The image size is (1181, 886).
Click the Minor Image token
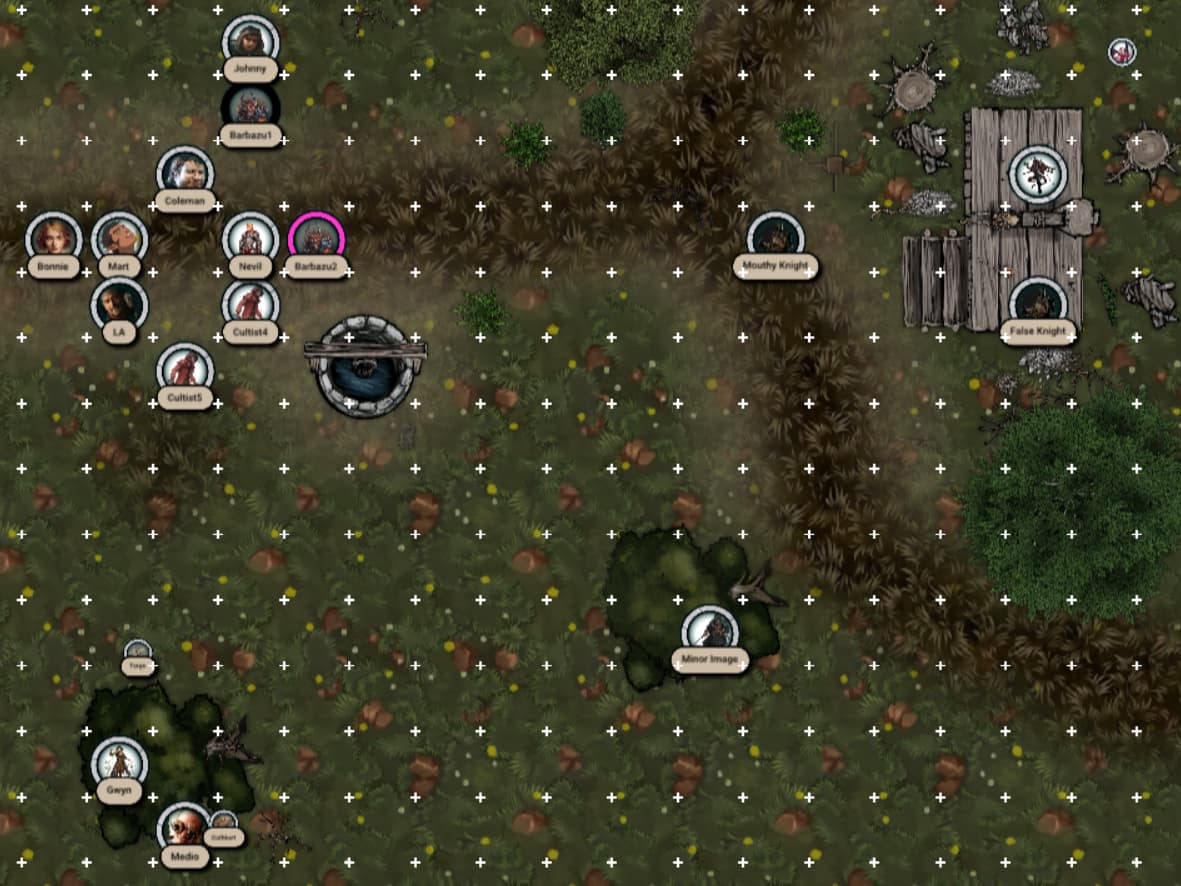click(x=710, y=632)
